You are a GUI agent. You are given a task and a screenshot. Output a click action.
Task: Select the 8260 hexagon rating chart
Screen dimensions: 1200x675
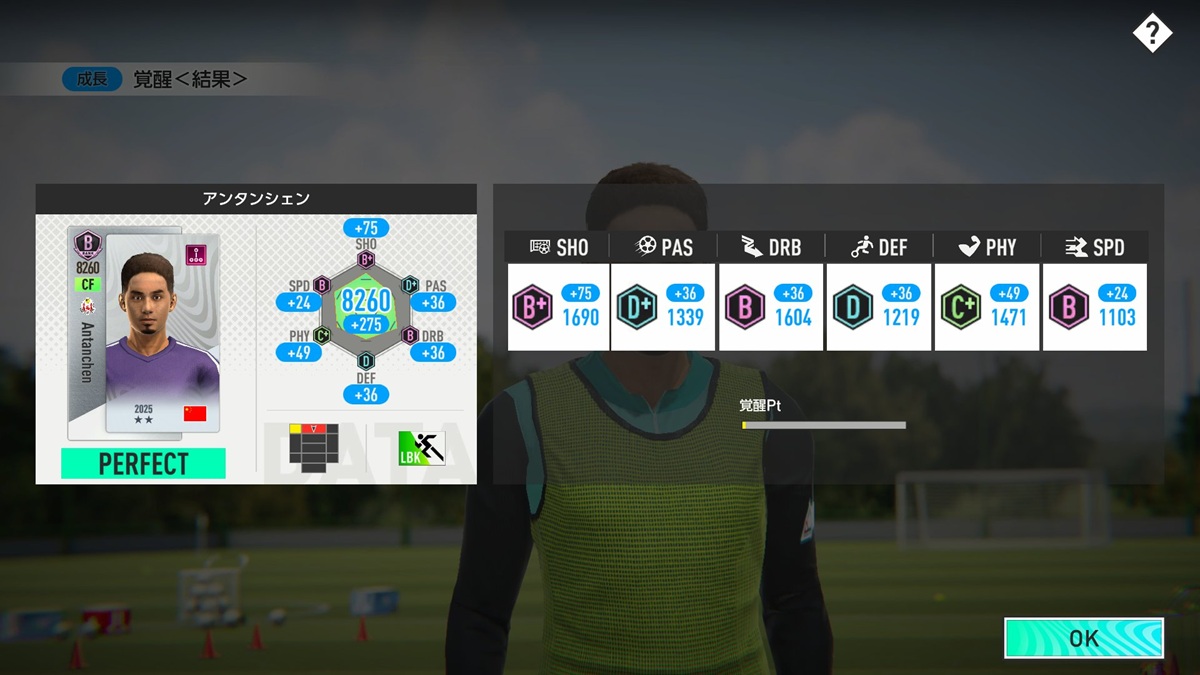point(366,306)
